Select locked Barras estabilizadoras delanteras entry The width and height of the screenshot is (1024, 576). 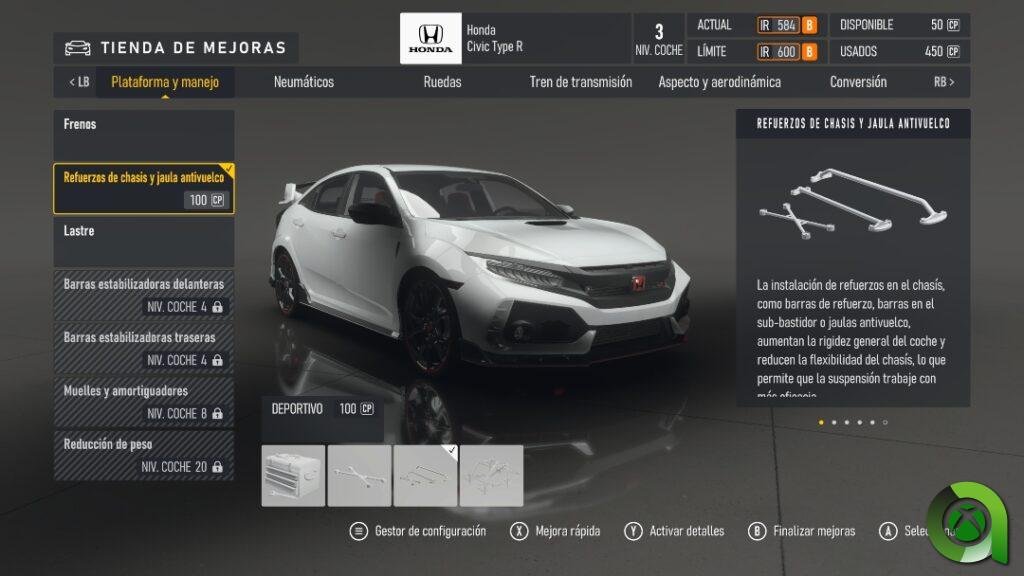(x=144, y=295)
